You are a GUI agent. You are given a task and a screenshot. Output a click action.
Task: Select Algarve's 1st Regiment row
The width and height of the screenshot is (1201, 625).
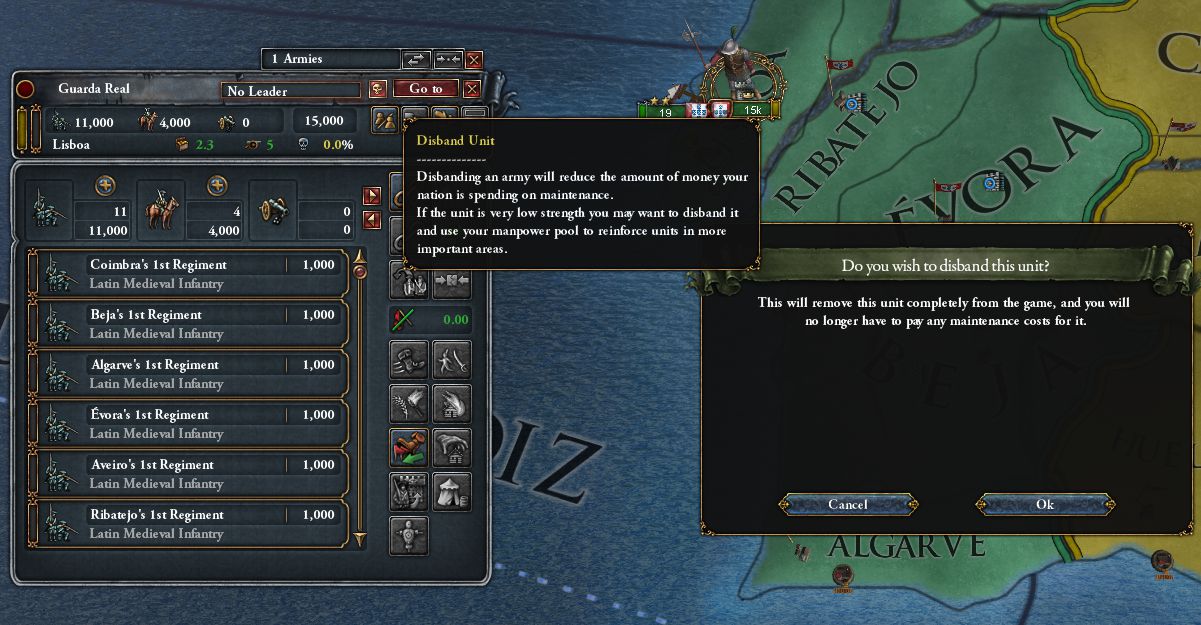coord(188,374)
